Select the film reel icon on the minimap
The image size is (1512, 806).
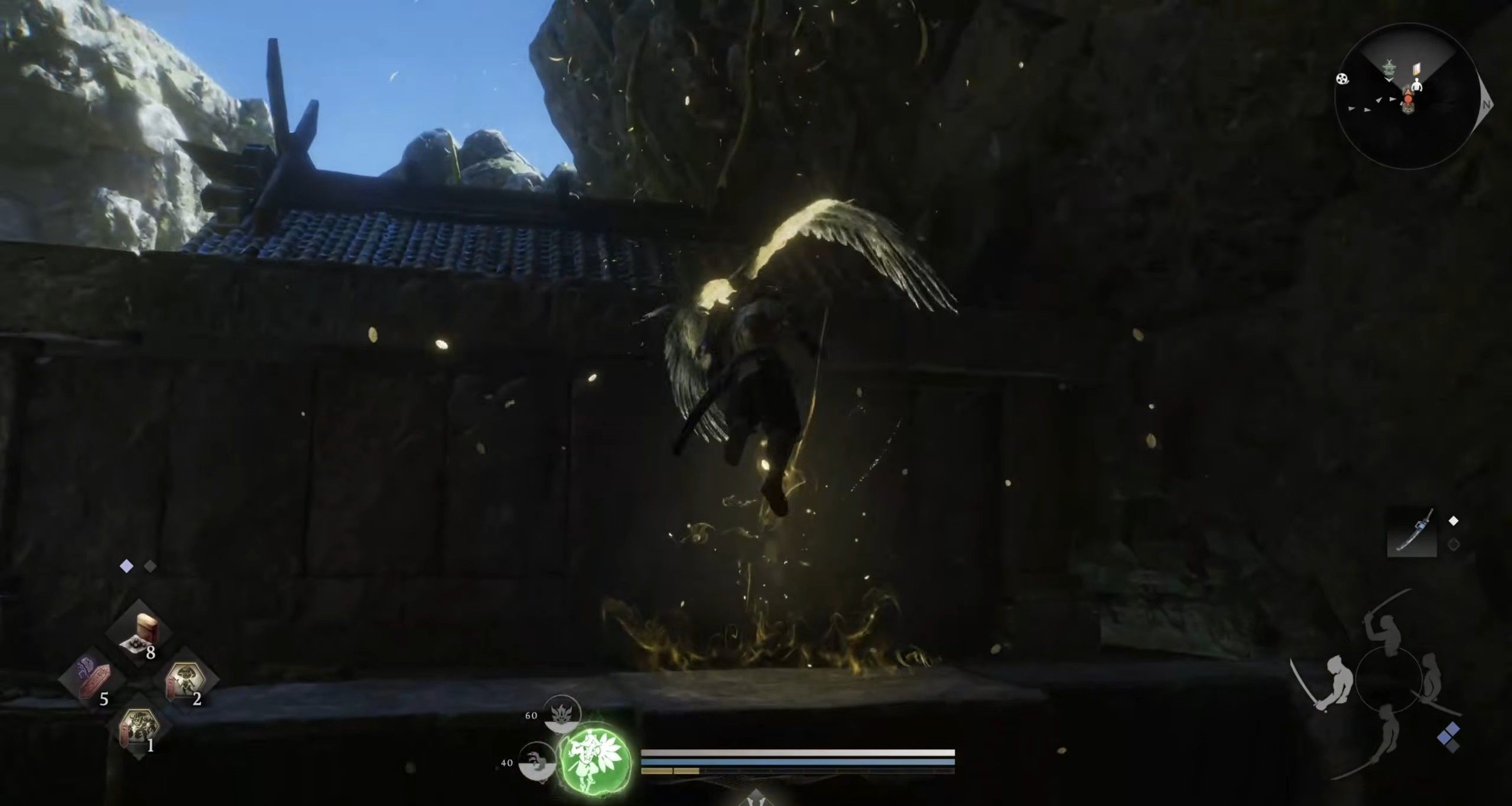point(1342,79)
